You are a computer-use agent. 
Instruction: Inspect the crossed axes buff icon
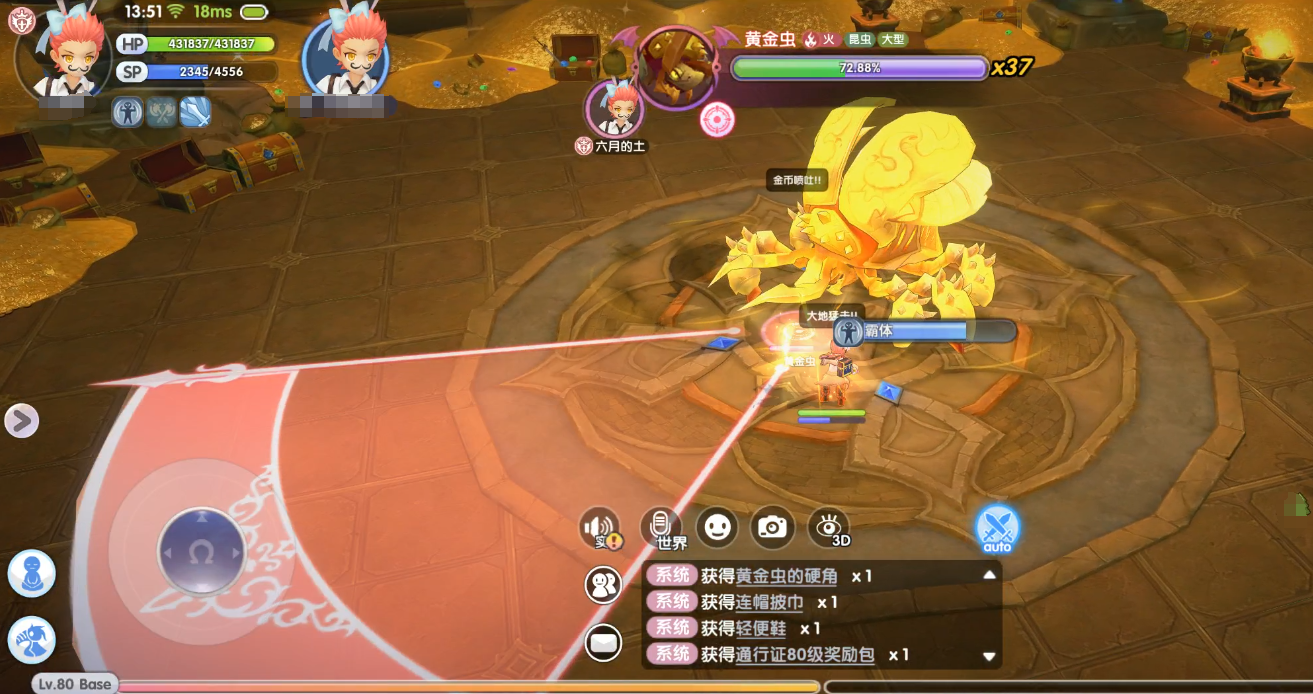point(161,112)
